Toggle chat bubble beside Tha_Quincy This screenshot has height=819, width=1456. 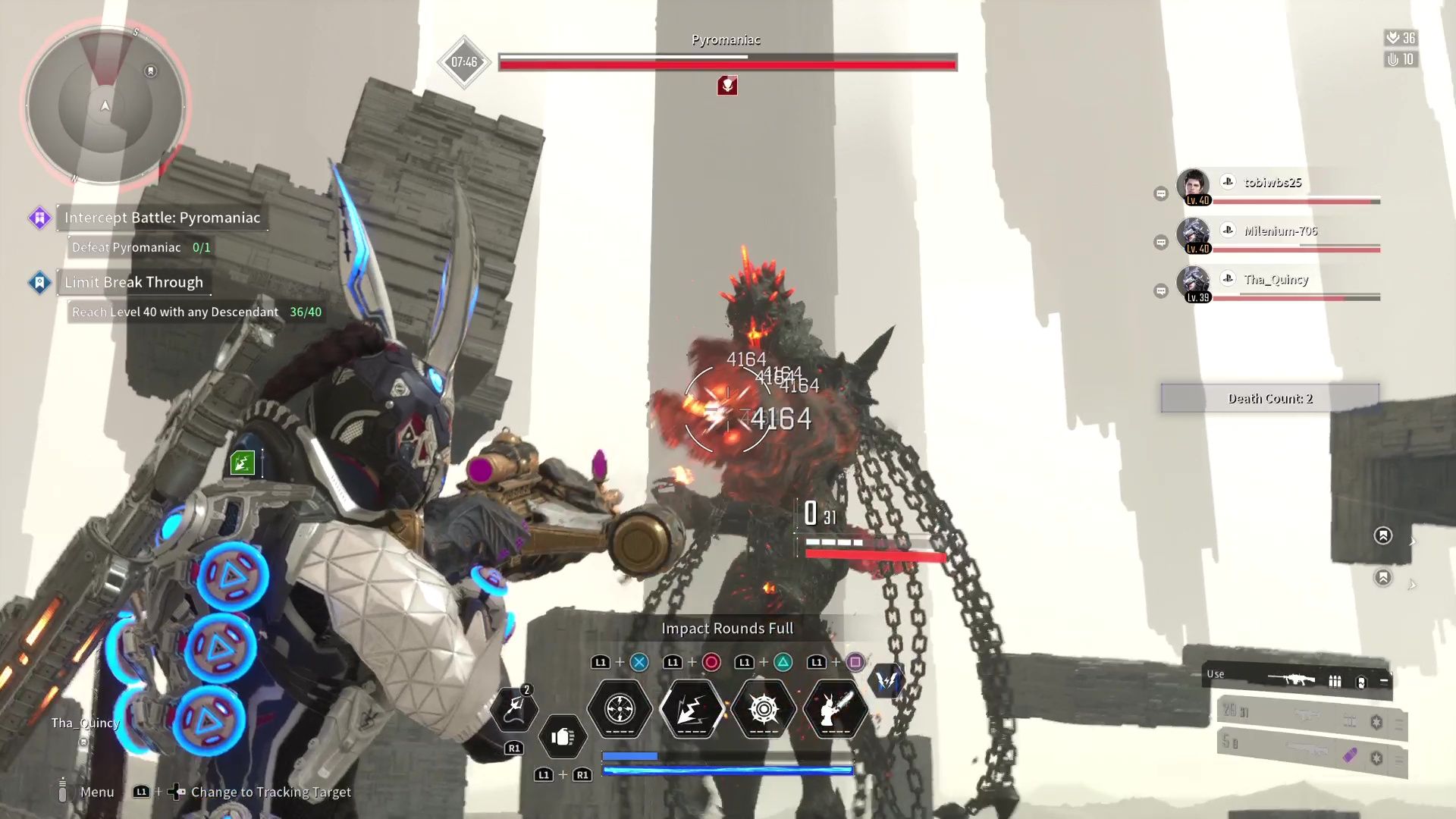coord(1162,290)
